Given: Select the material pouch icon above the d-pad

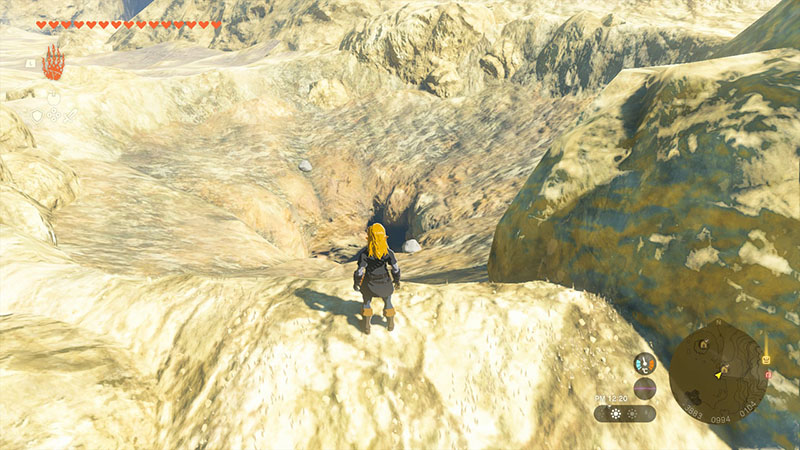Looking at the screenshot, I should pos(54,98).
